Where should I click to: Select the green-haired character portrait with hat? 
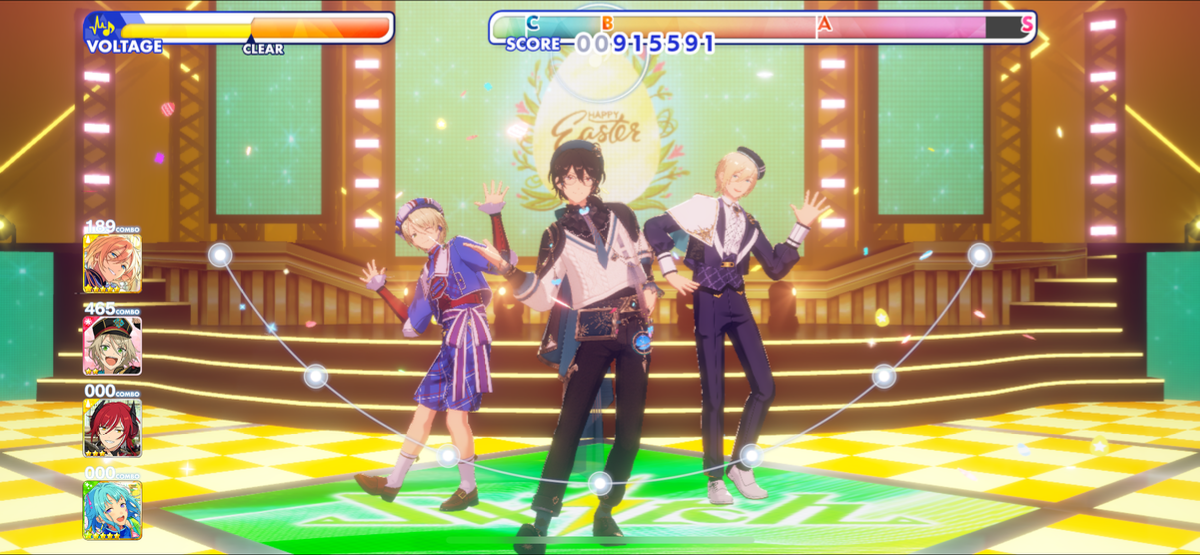pyautogui.click(x=112, y=346)
